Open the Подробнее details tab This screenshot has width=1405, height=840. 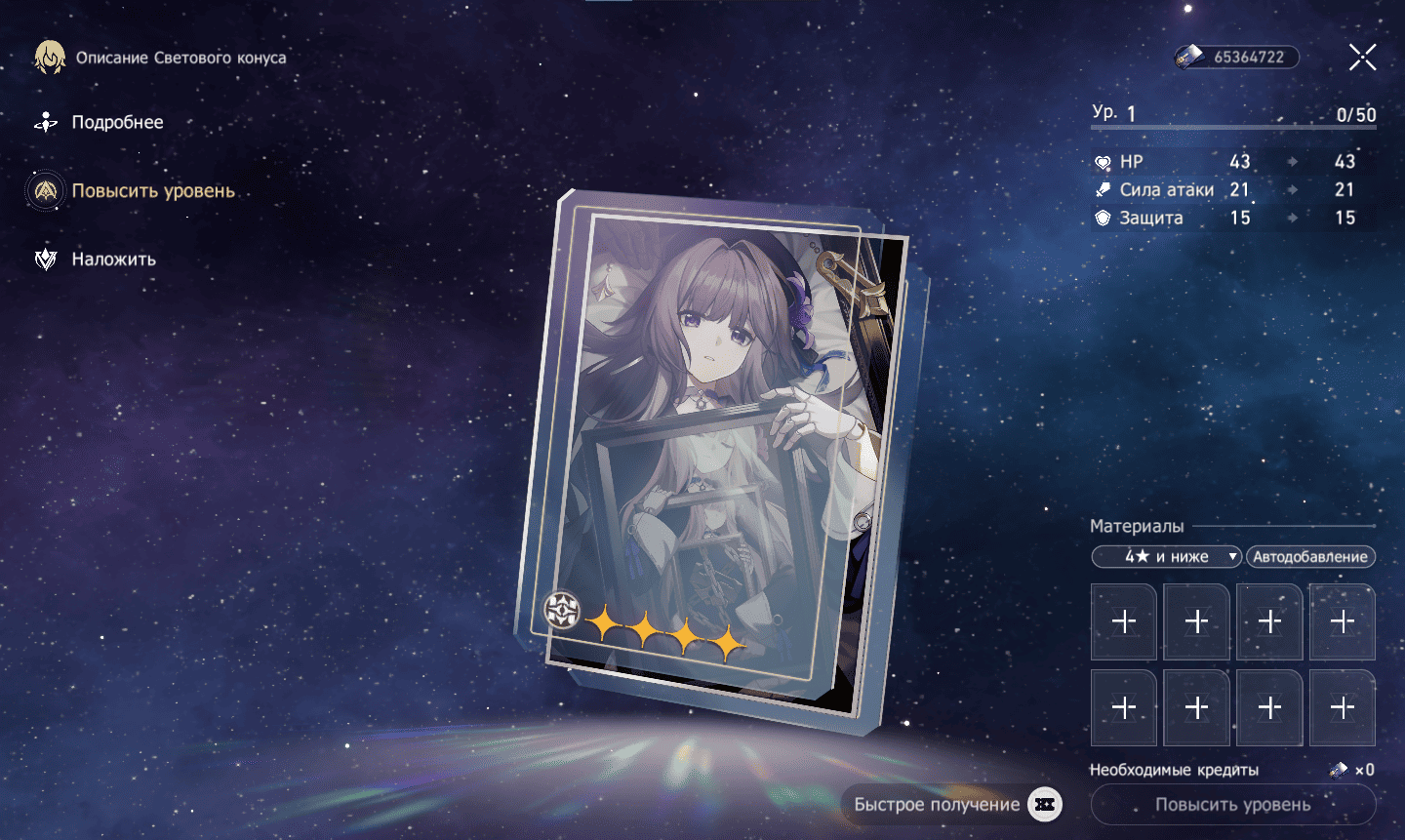tap(116, 123)
